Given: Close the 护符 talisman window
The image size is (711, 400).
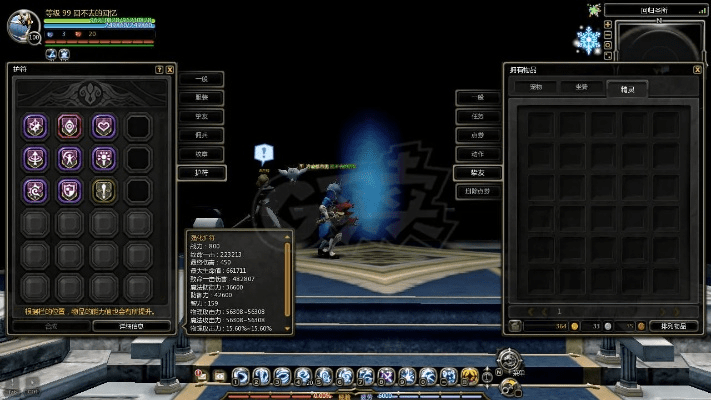Looking at the screenshot, I should pyautogui.click(x=169, y=70).
